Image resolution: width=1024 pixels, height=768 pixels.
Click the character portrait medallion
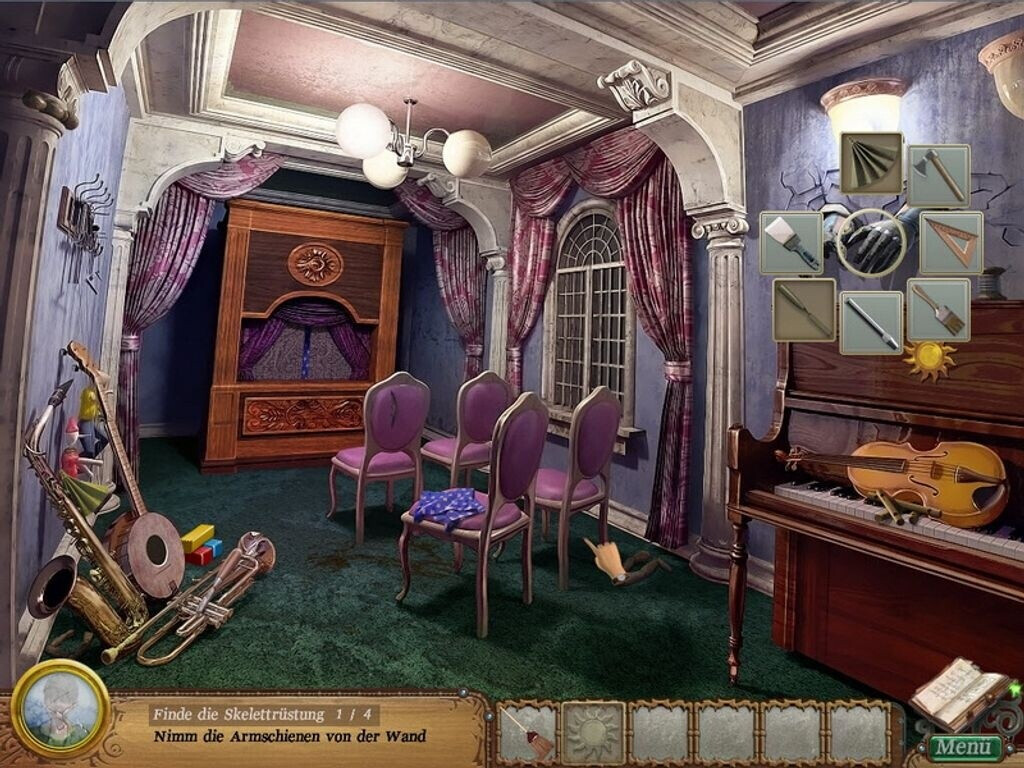click(60, 708)
